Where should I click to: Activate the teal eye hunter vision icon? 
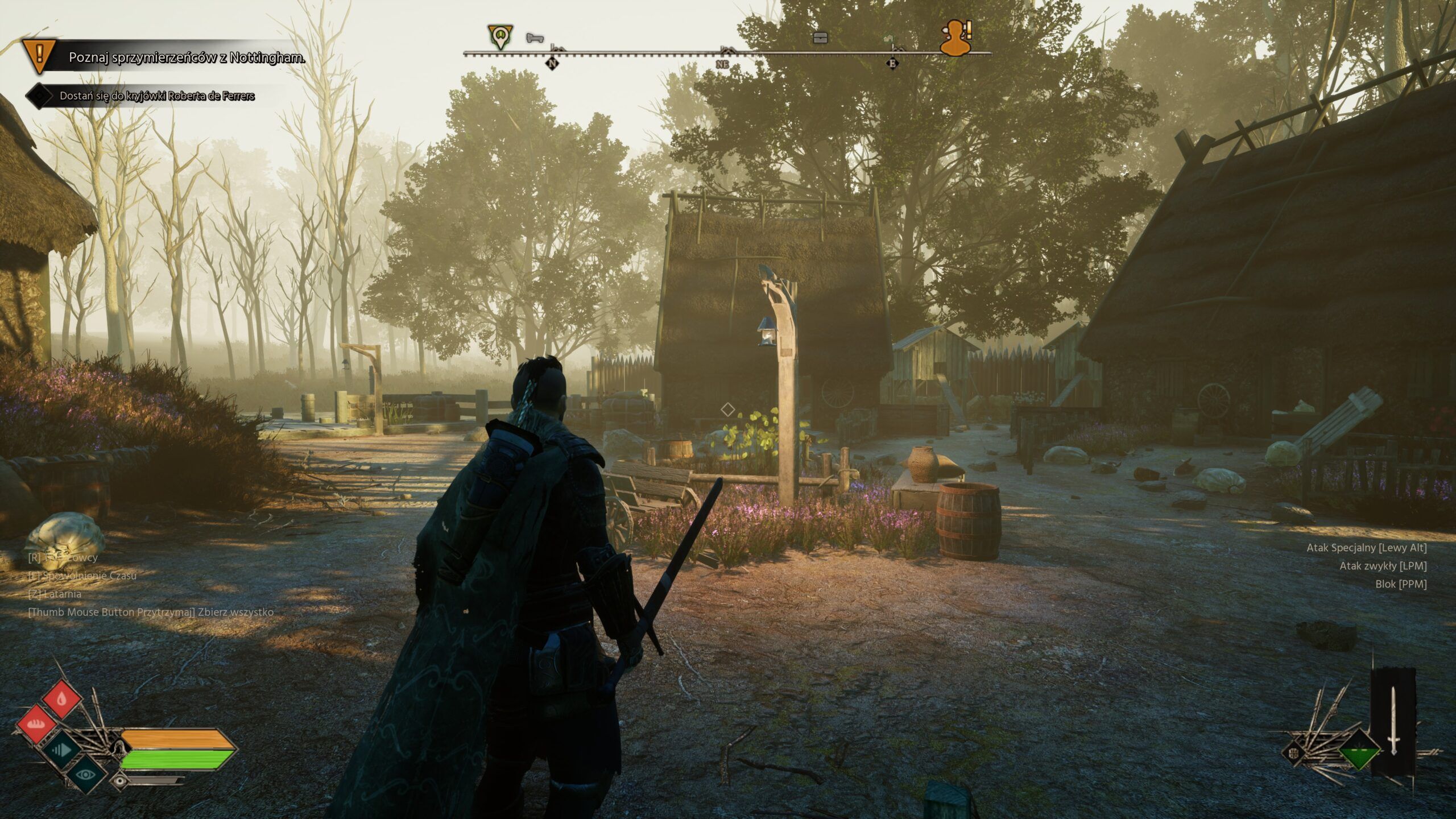[x=86, y=773]
